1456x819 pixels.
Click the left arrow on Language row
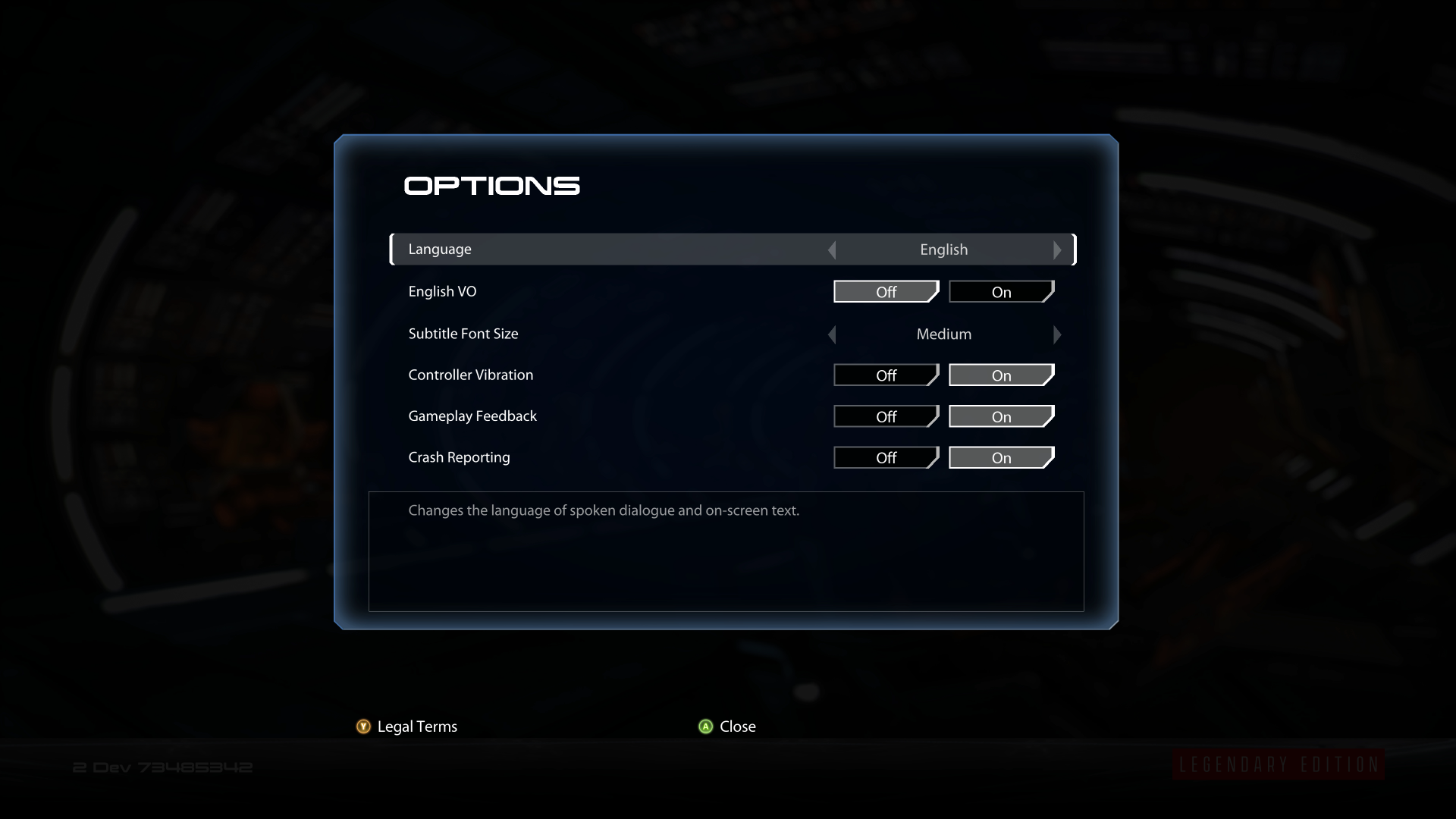tap(833, 249)
